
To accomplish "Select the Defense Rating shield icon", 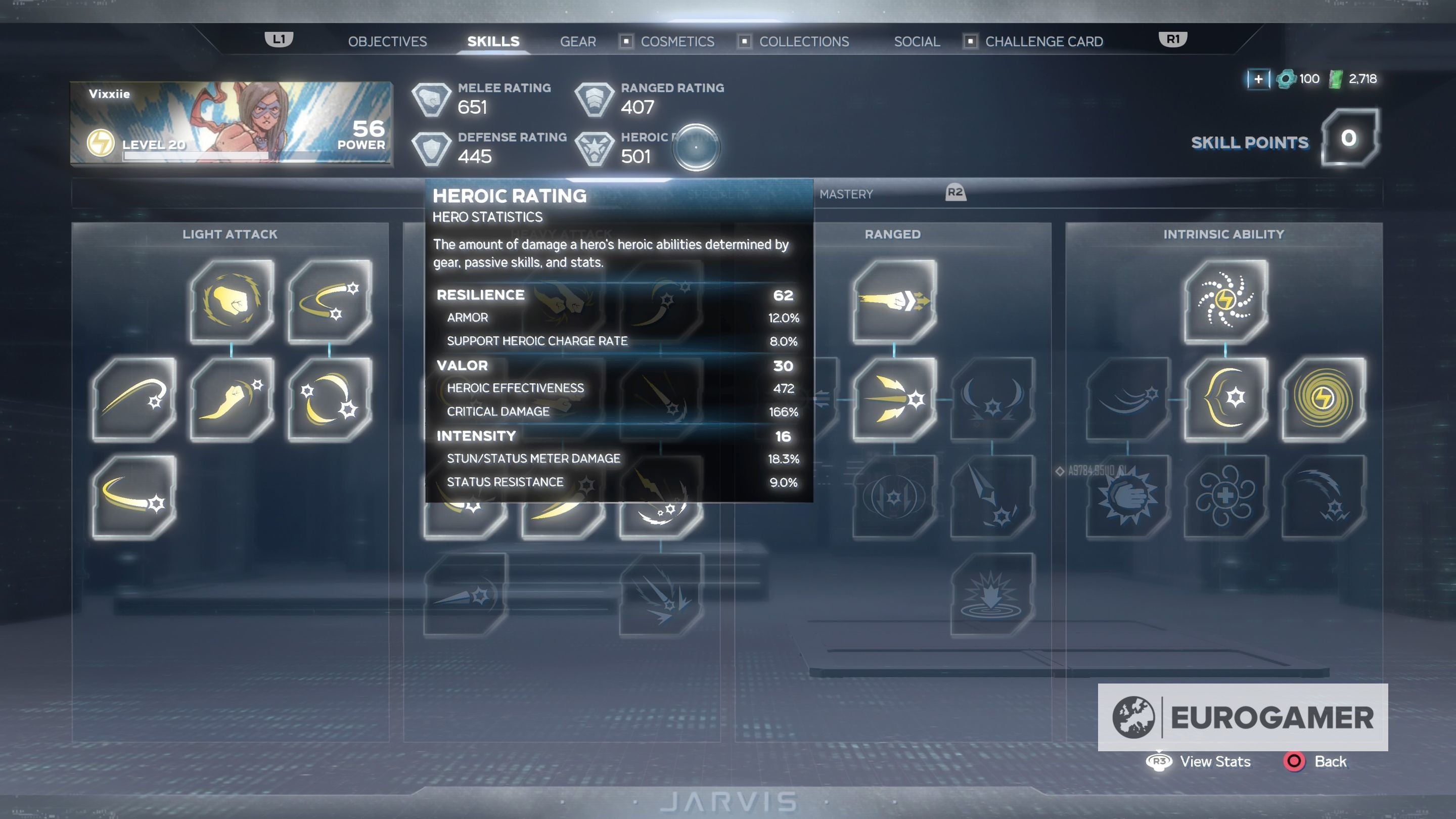I will click(x=432, y=149).
